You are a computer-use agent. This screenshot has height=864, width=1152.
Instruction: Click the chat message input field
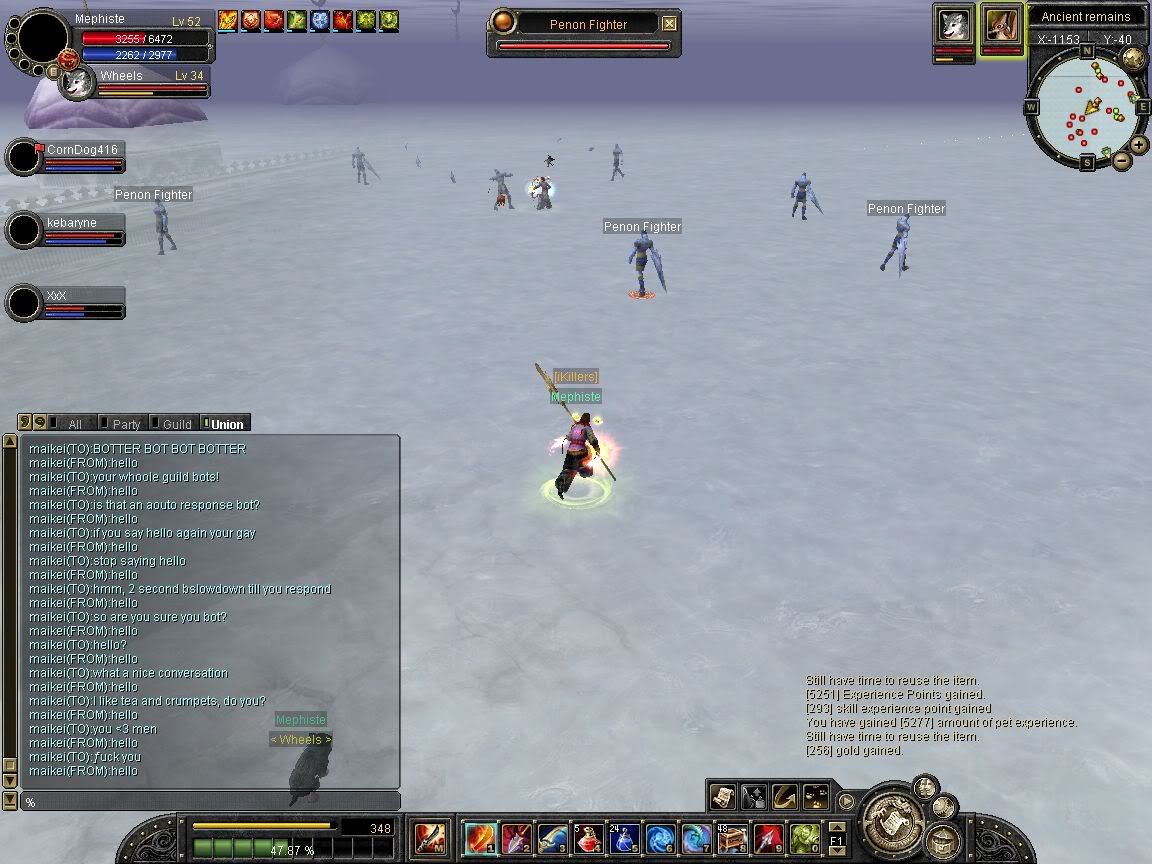(x=210, y=802)
